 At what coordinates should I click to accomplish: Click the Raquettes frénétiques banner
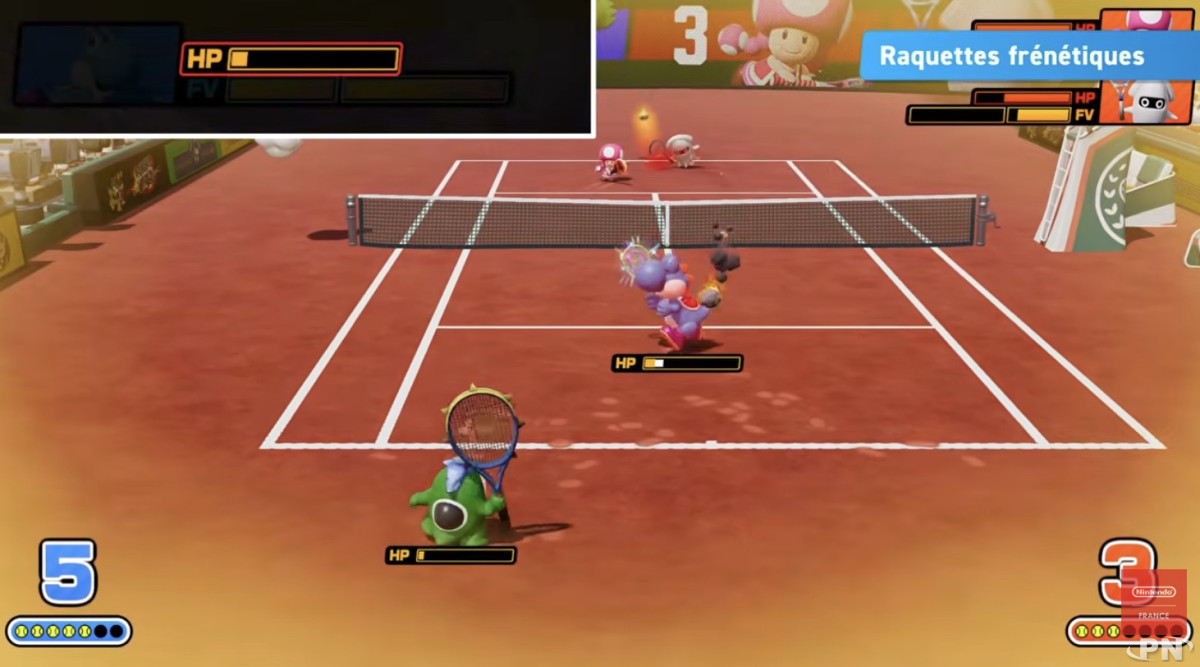coord(1012,56)
